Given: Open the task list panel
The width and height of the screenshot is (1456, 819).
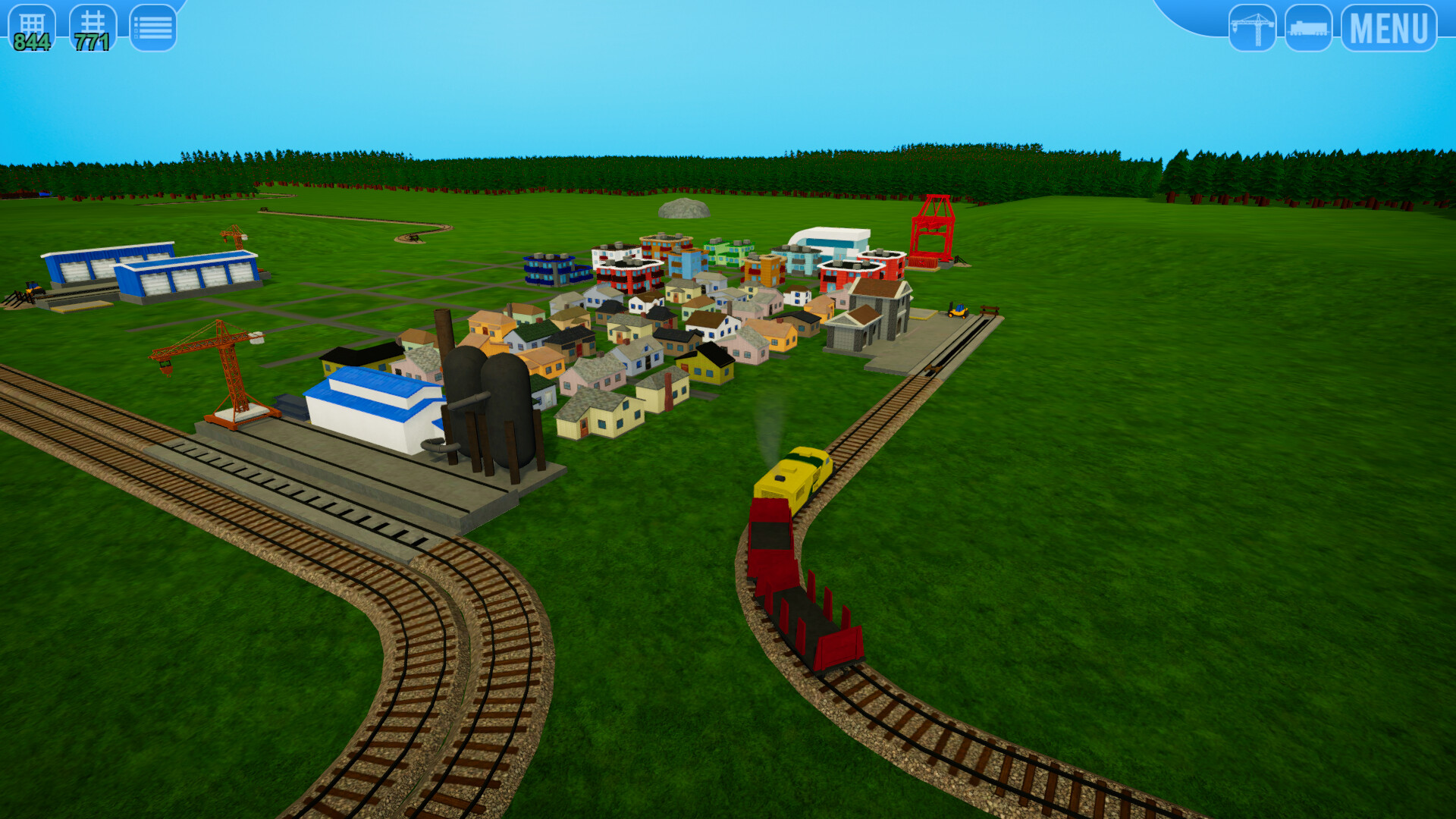Looking at the screenshot, I should (x=154, y=25).
